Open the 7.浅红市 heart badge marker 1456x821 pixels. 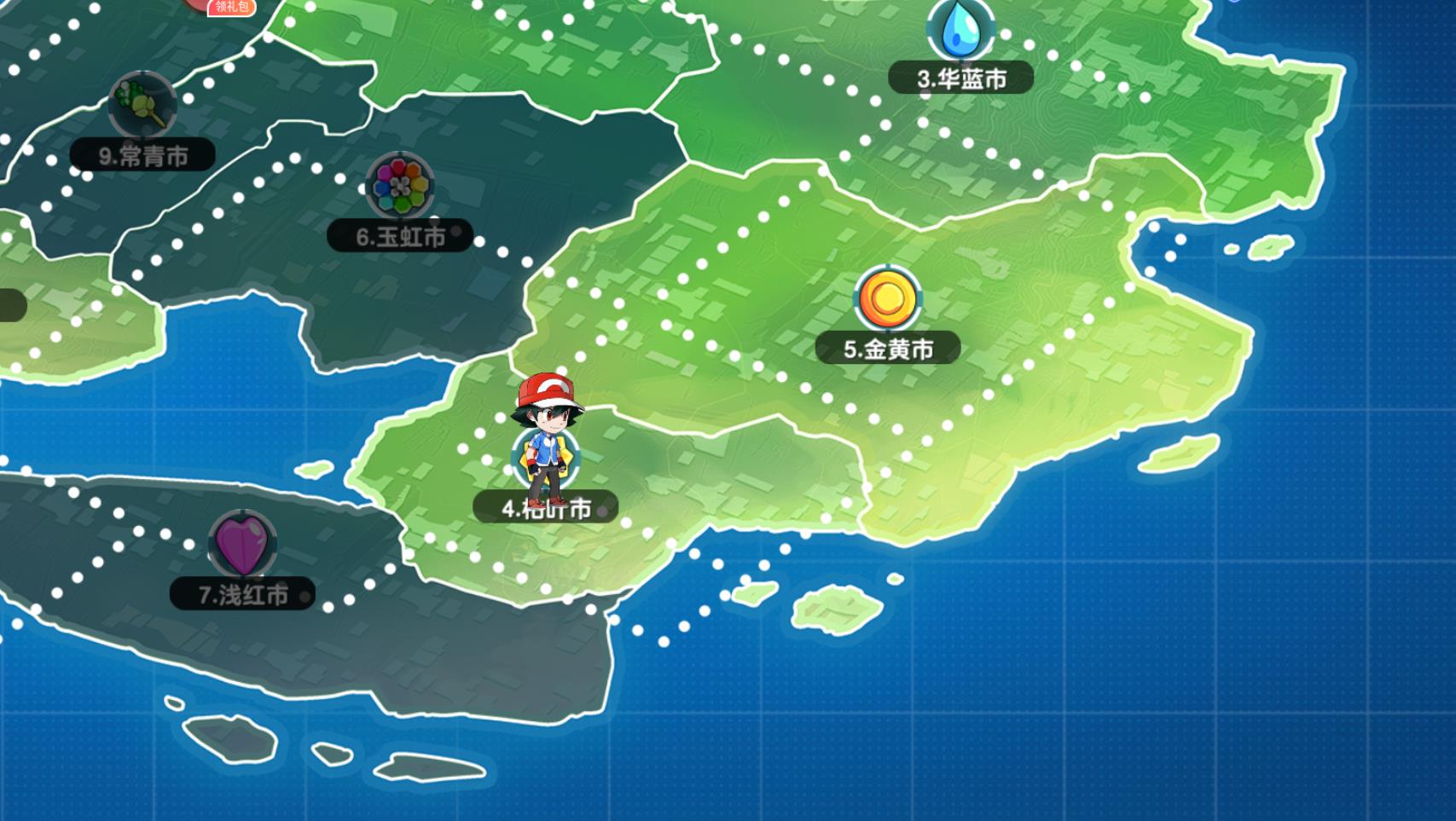coord(242,544)
